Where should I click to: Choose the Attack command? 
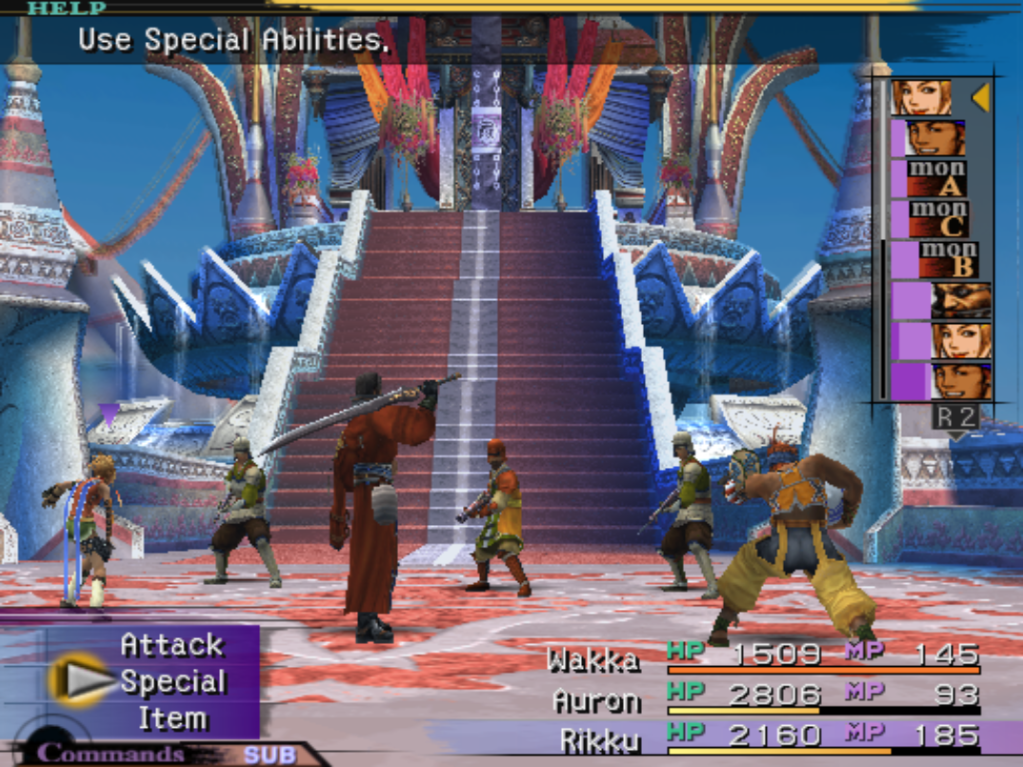(172, 645)
